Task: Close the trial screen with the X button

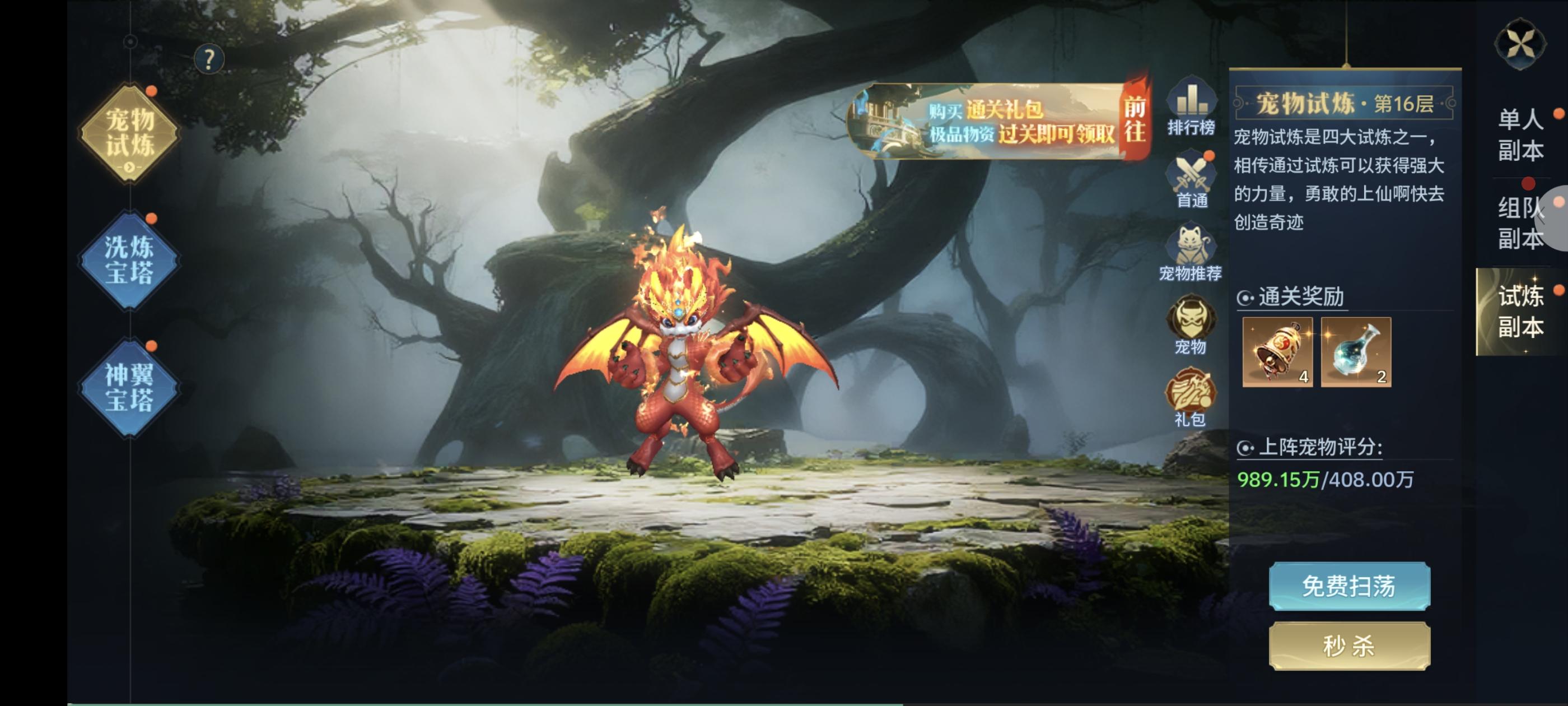Action: pos(1520,44)
